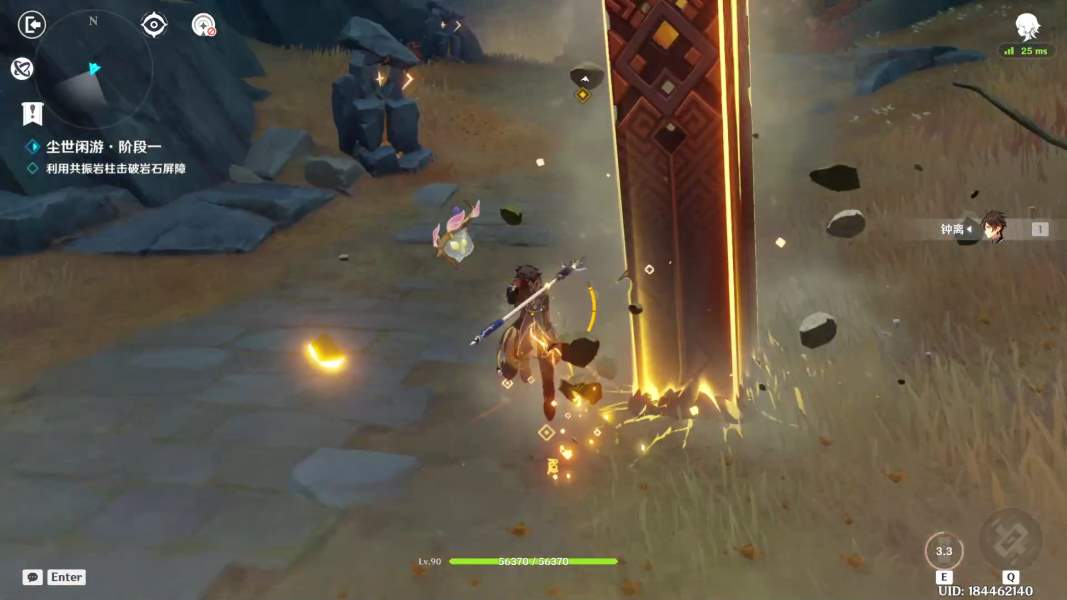Image resolution: width=1067 pixels, height=600 pixels.
Task: Click the wish star icon with red marker
Action: pos(204,25)
